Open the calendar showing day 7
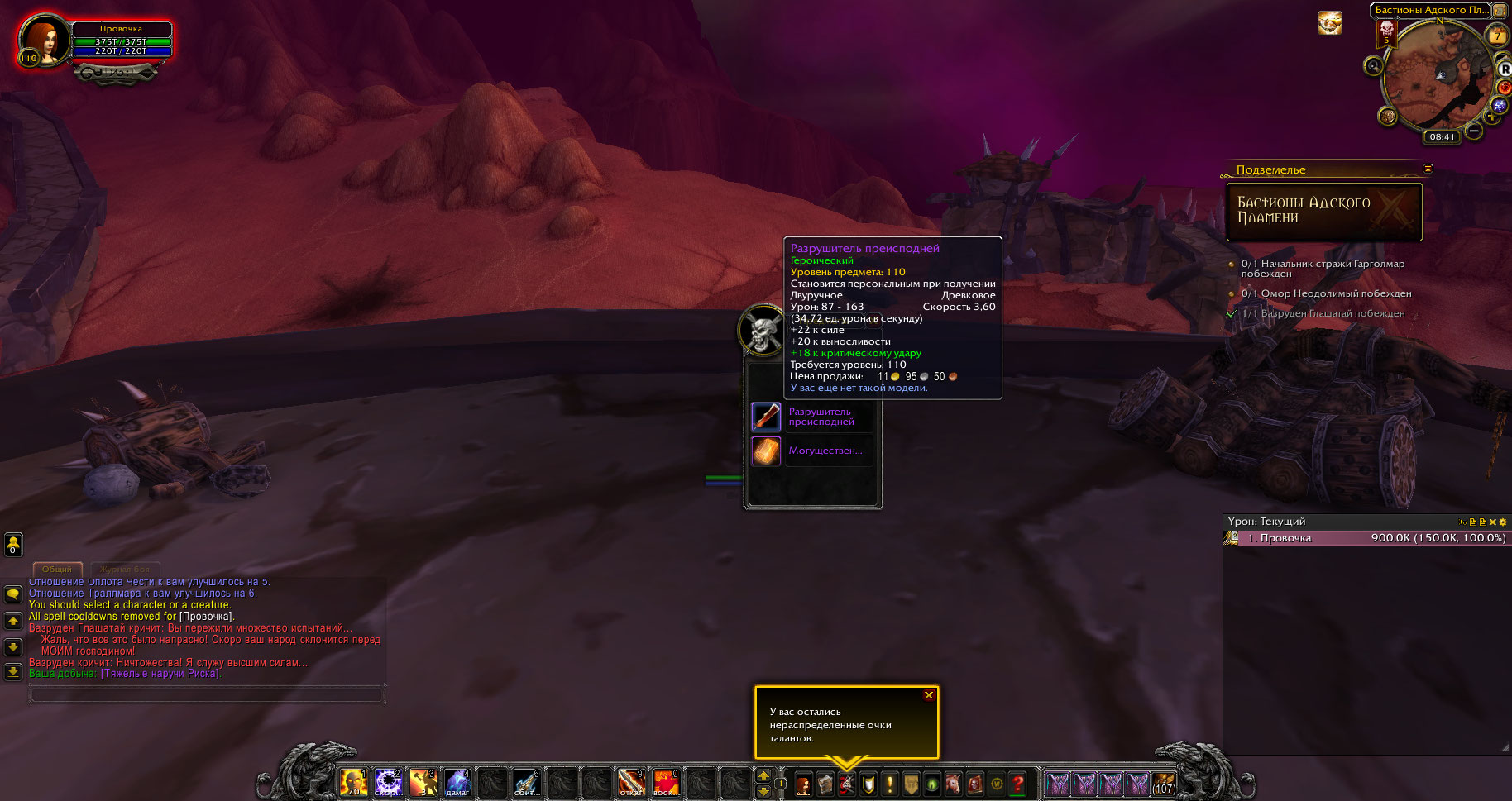The image size is (1512, 801). 1497,36
